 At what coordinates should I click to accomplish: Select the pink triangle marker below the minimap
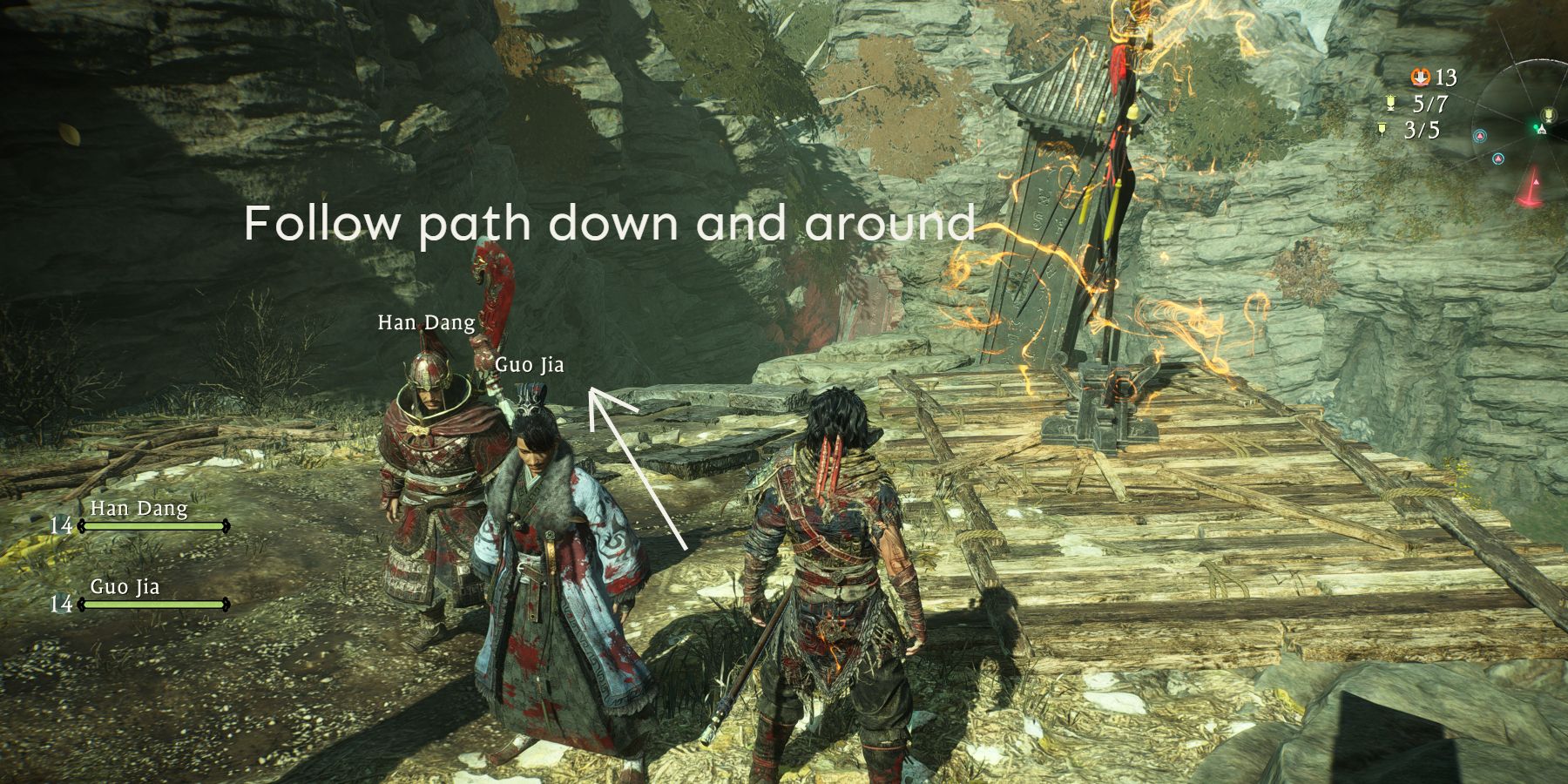click(1536, 182)
